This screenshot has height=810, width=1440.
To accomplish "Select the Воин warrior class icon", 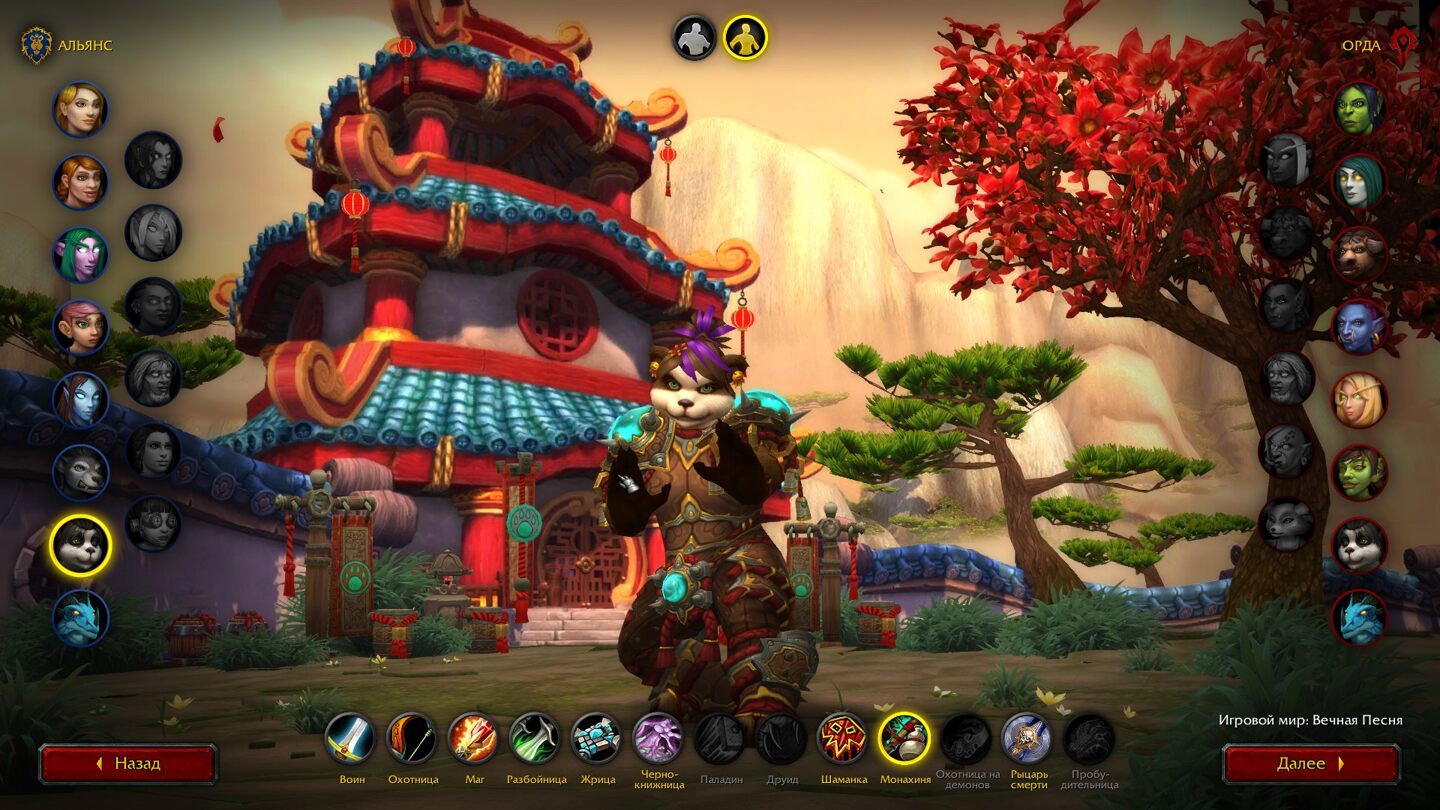I will tap(351, 739).
